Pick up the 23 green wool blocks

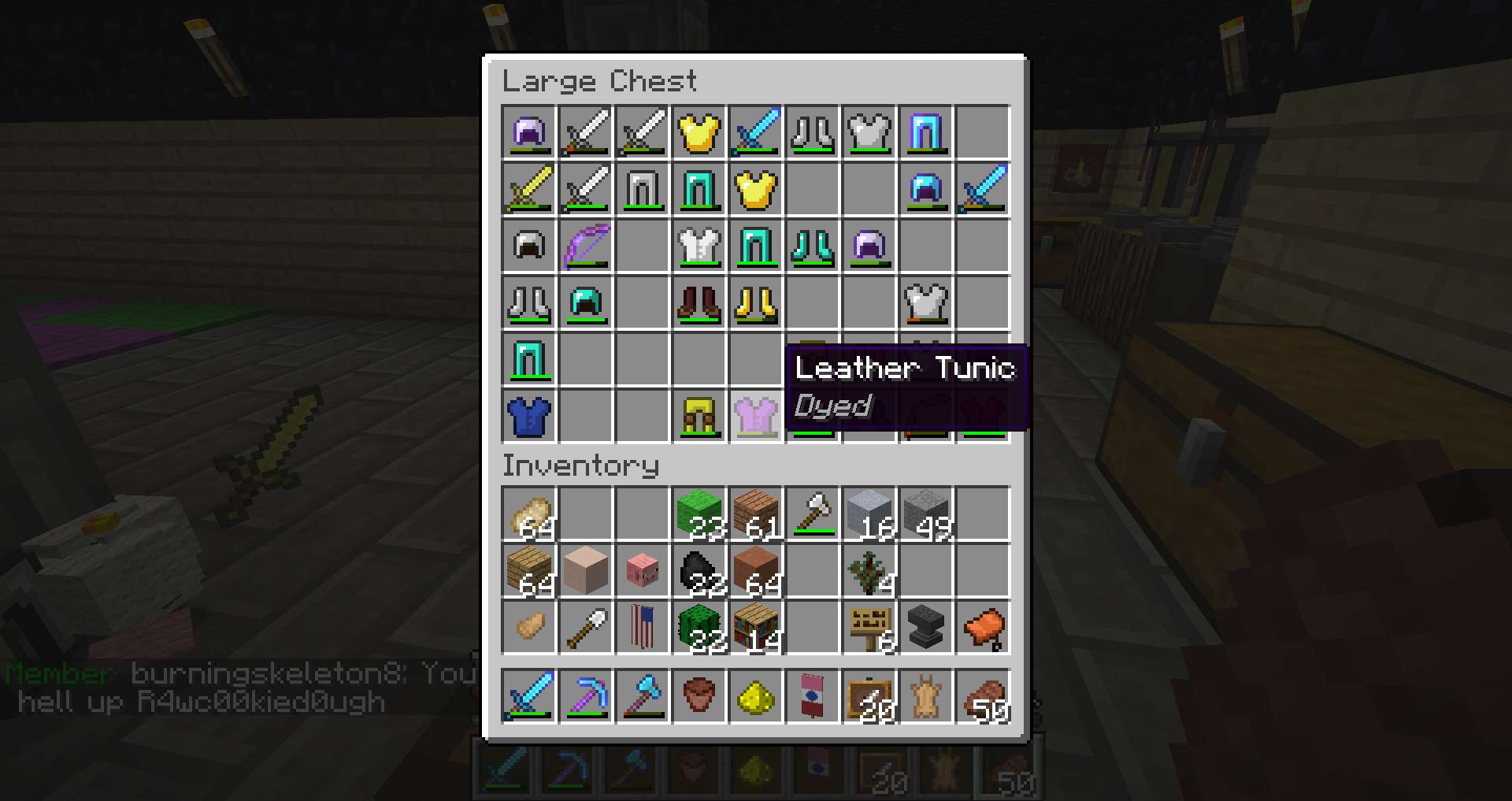point(699,515)
